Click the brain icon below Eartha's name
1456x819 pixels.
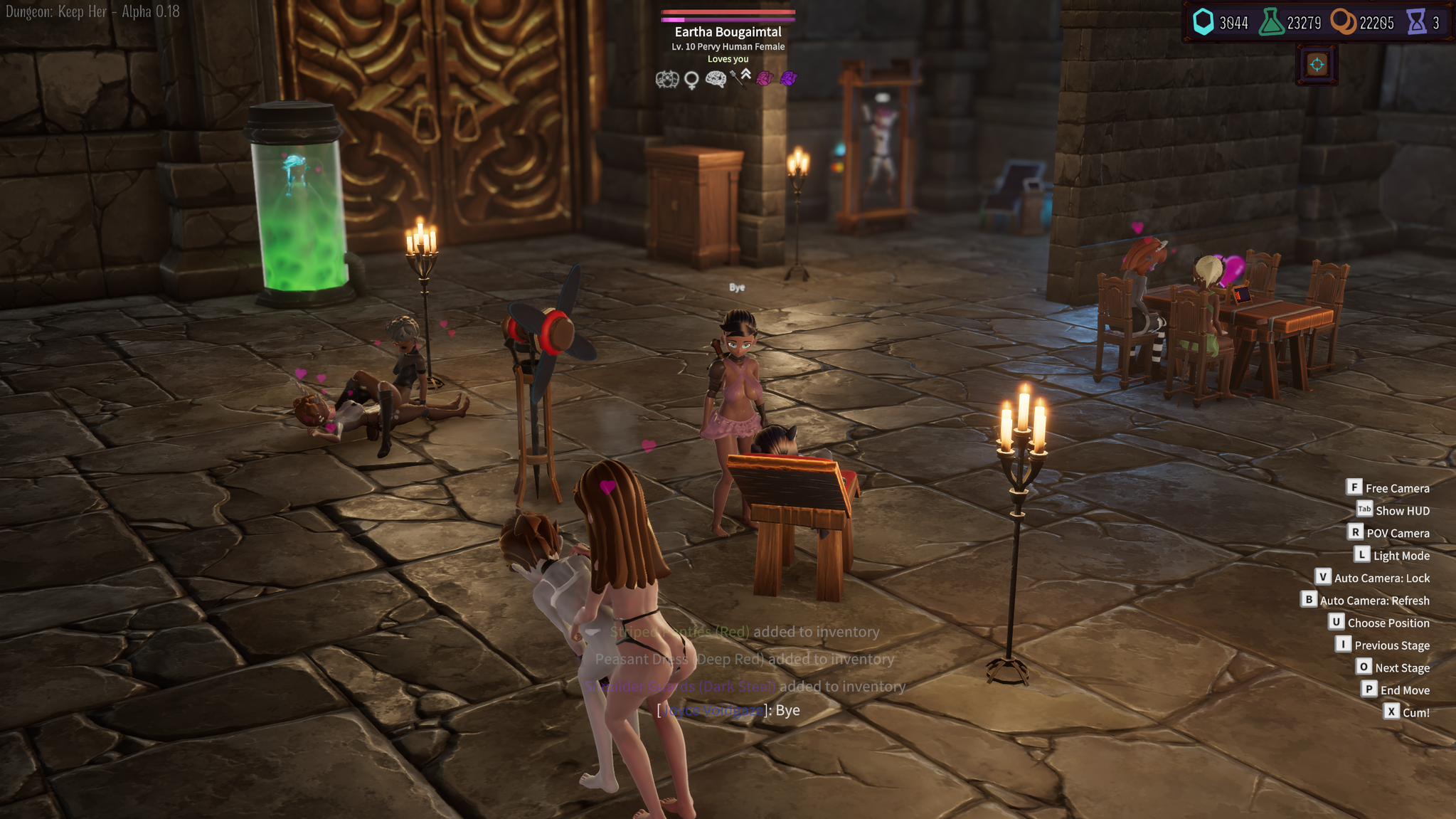(x=715, y=79)
